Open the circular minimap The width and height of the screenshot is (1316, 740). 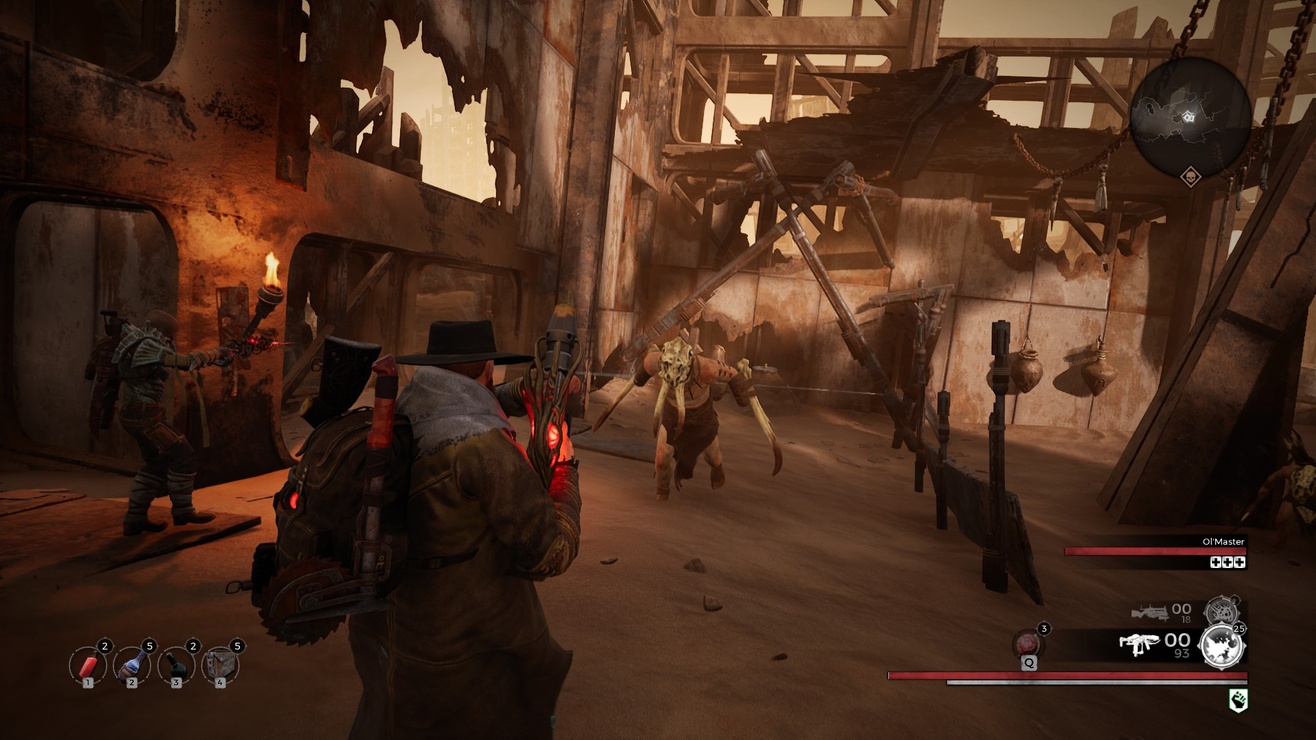(x=1190, y=116)
